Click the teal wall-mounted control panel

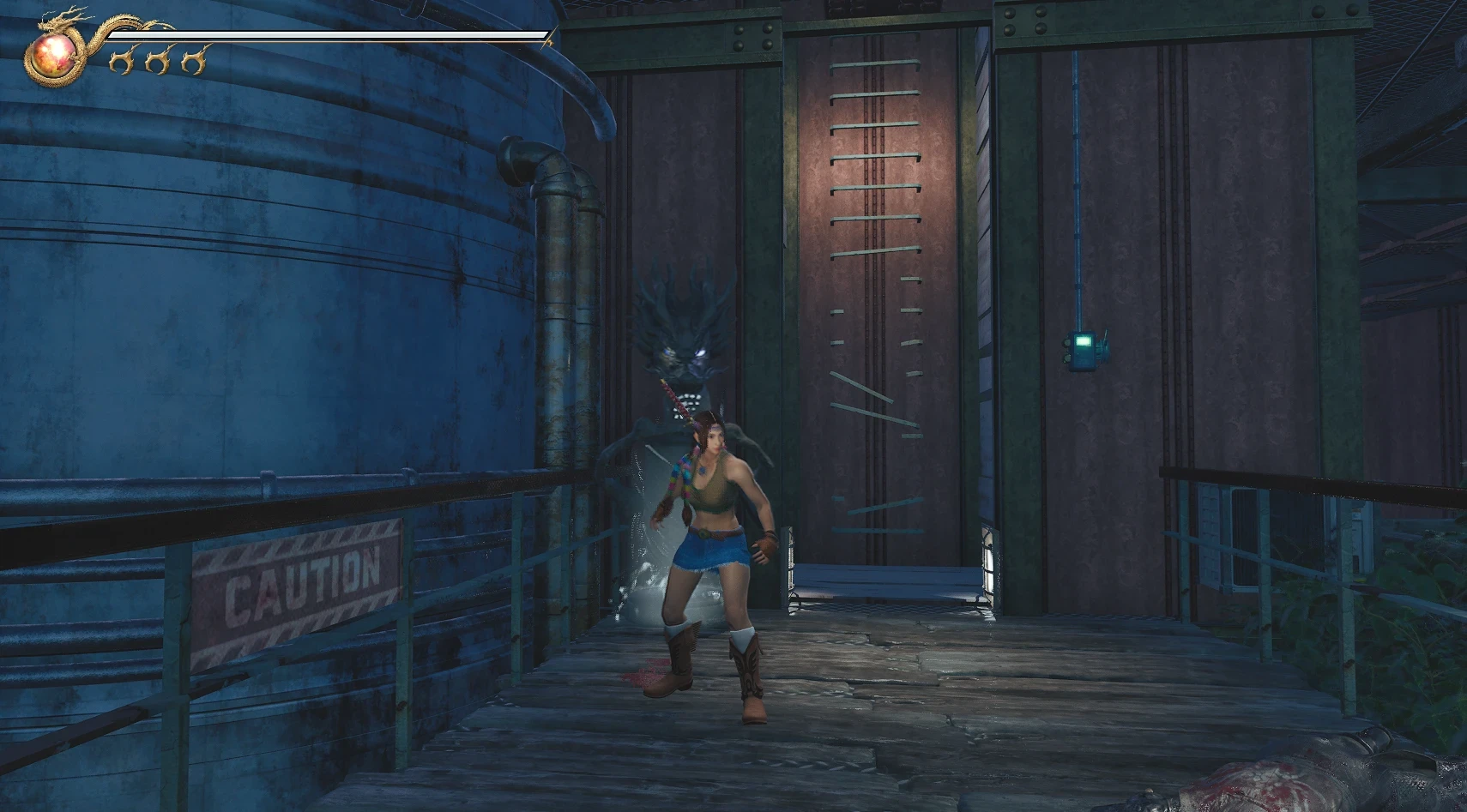(1084, 350)
